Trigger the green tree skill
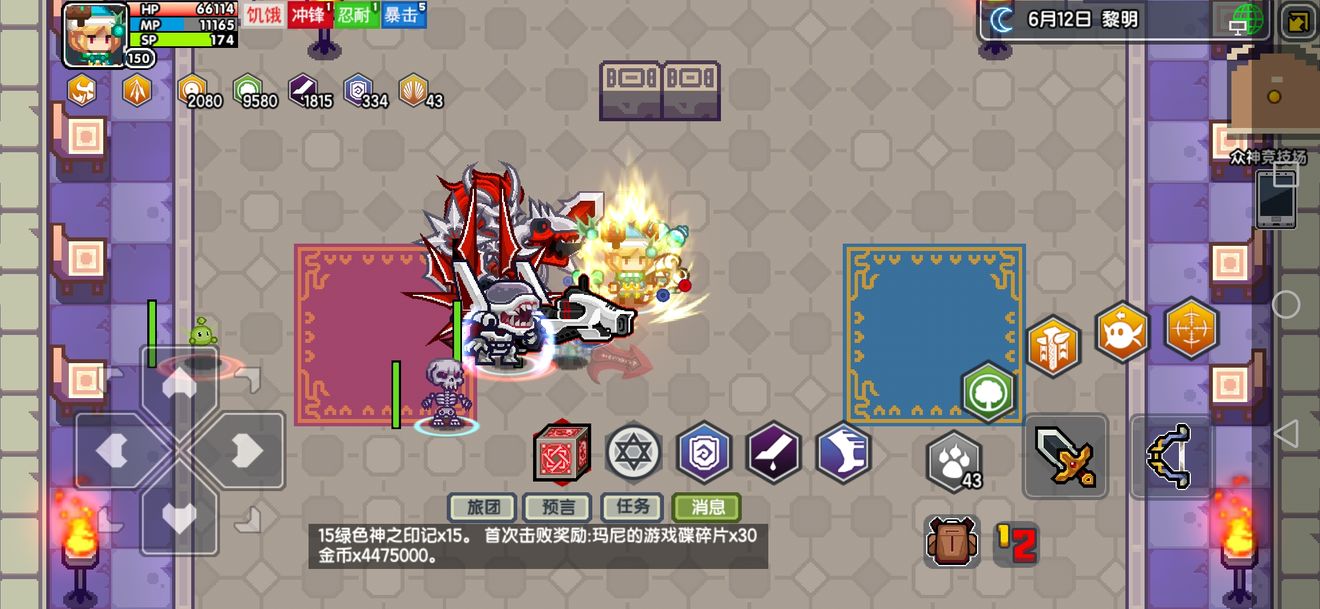Image resolution: width=1320 pixels, height=609 pixels. point(989,391)
